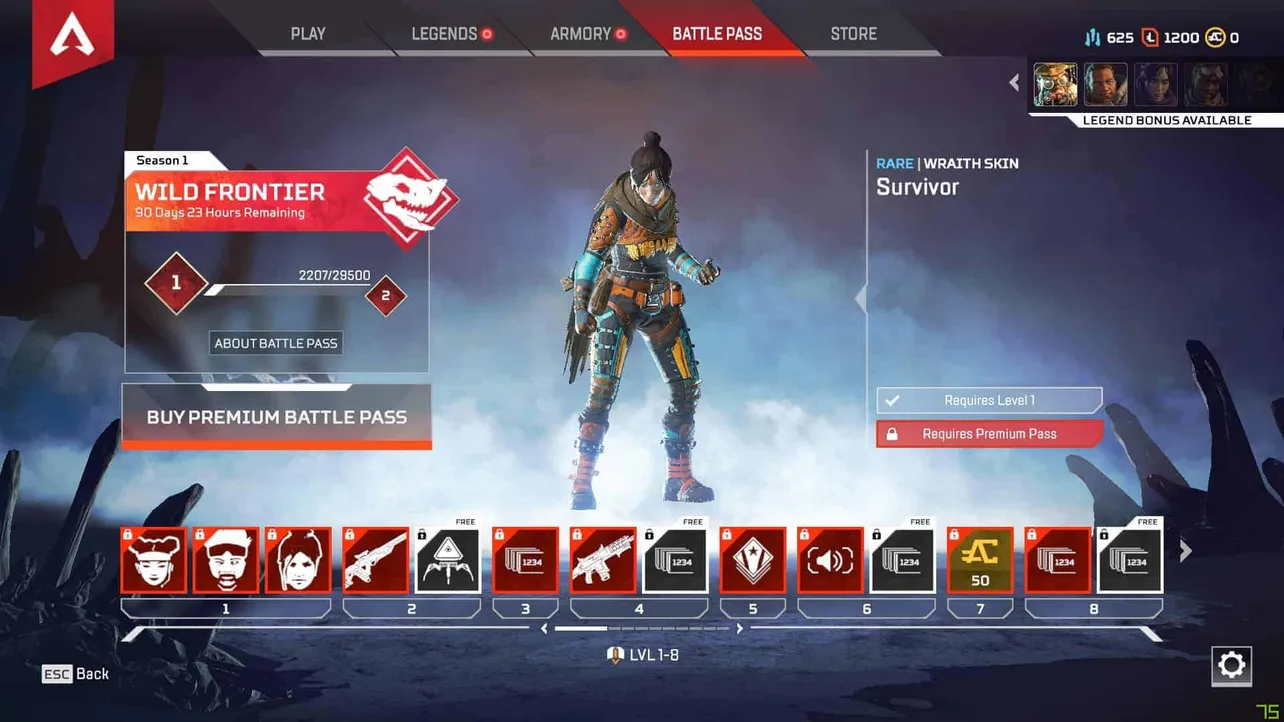This screenshot has width=1284, height=722.
Task: Click the Armory menu item
Action: (x=580, y=33)
